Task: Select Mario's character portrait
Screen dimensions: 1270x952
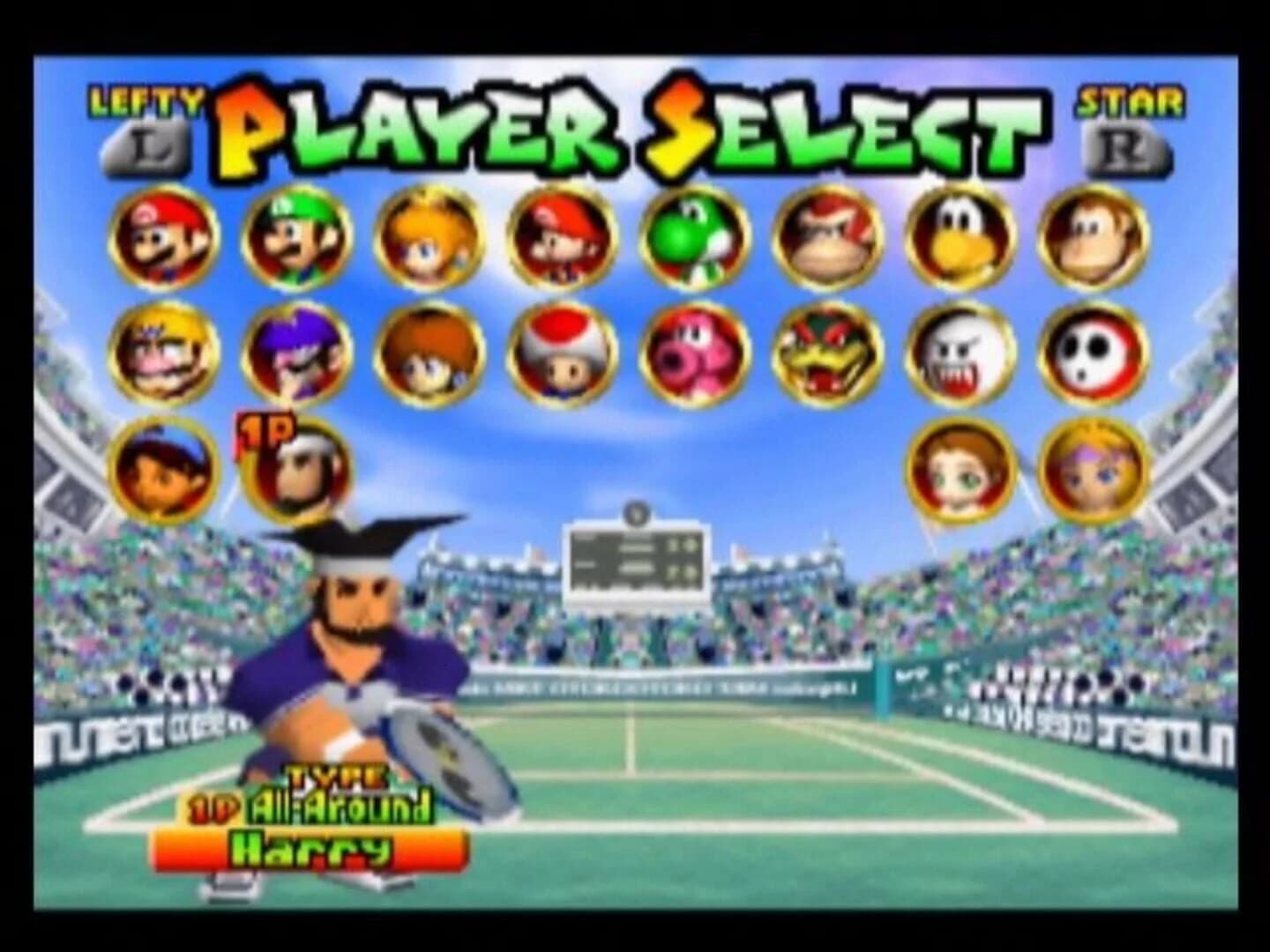Action: [166, 238]
